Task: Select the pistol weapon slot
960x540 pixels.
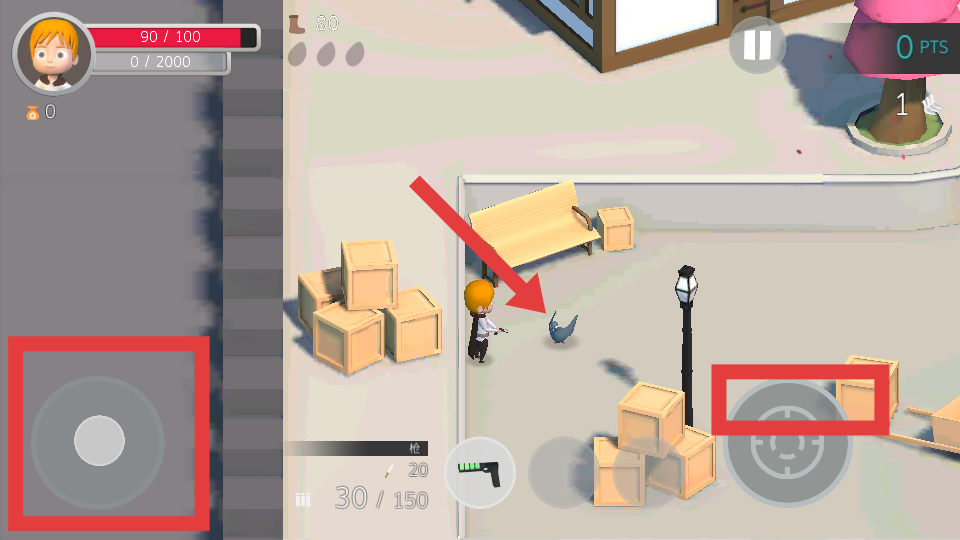Action: (479, 472)
